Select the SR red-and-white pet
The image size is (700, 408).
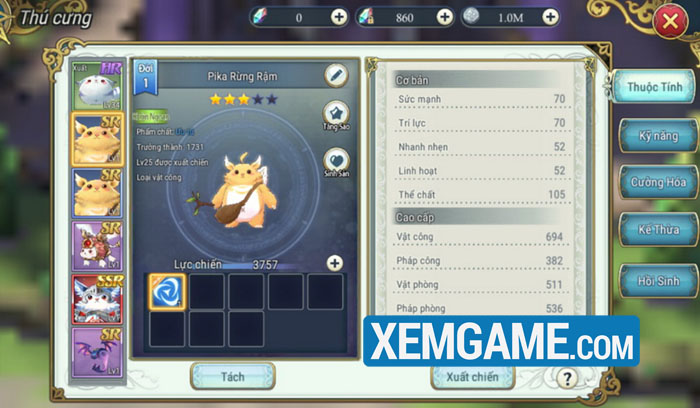pyautogui.click(x=97, y=245)
